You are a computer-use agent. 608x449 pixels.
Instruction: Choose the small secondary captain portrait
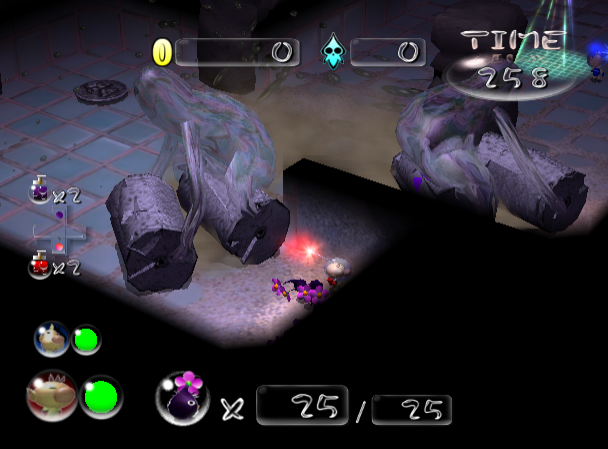point(51,339)
